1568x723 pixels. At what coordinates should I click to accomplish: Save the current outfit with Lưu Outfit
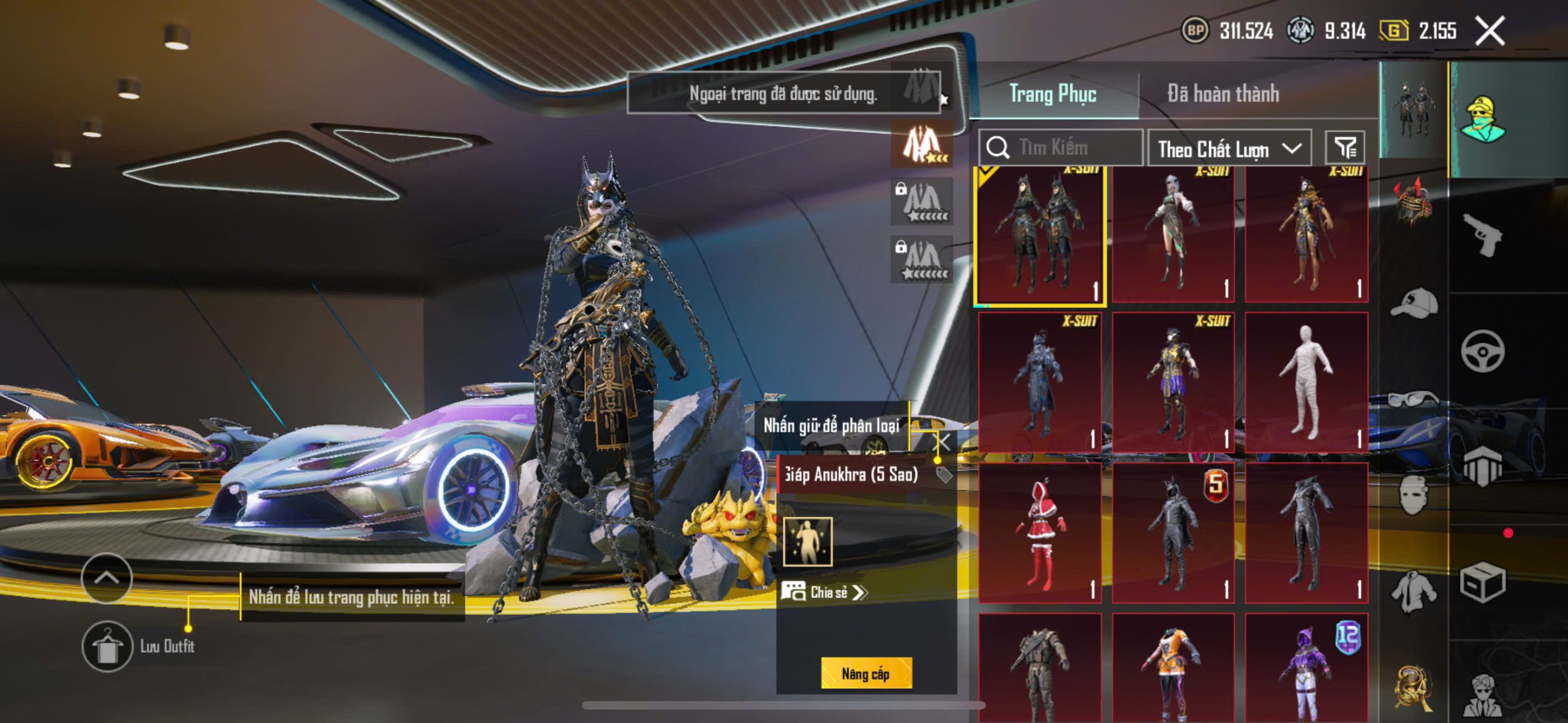(x=107, y=646)
